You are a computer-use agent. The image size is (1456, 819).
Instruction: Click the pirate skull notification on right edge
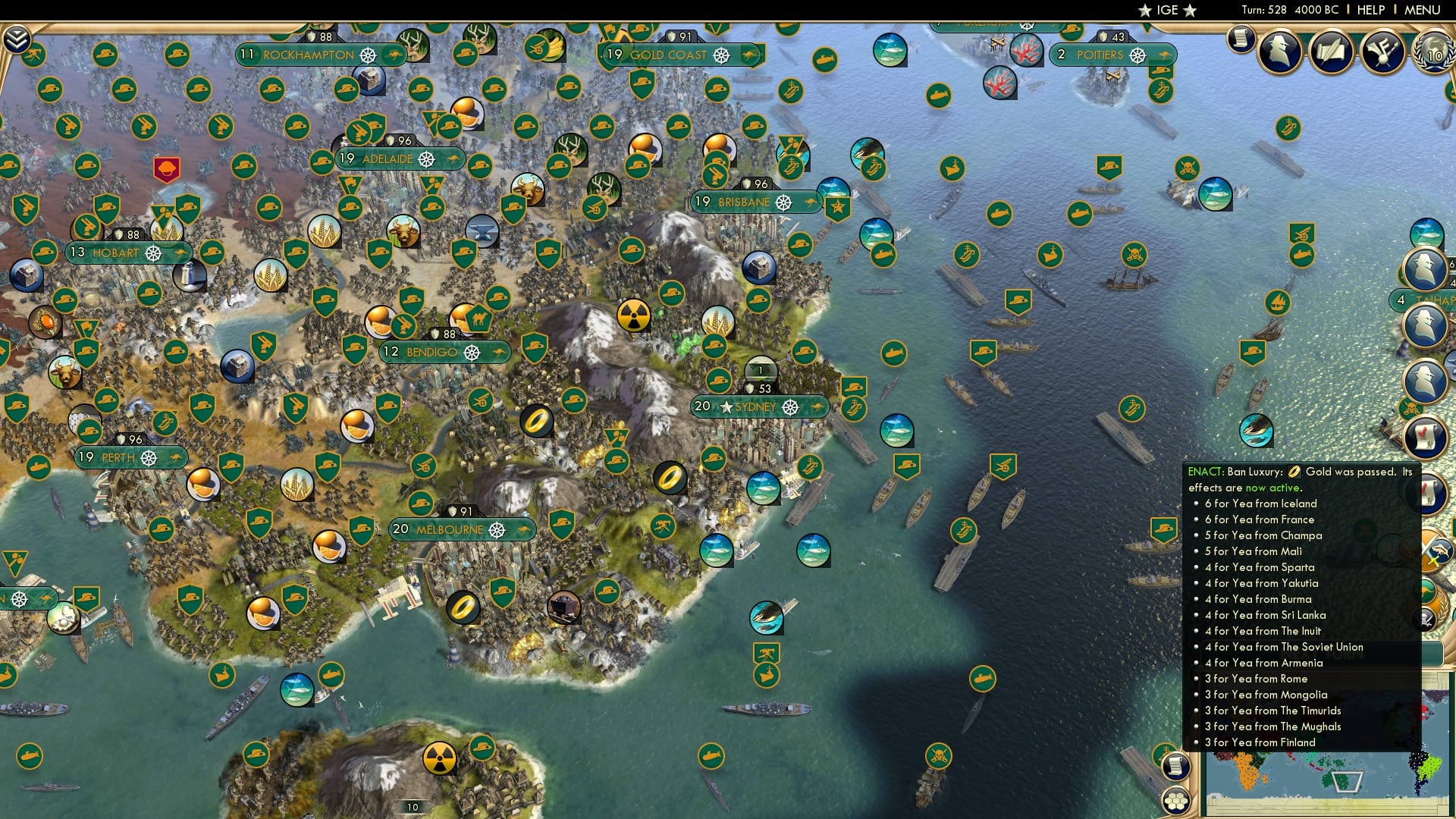(x=1425, y=620)
